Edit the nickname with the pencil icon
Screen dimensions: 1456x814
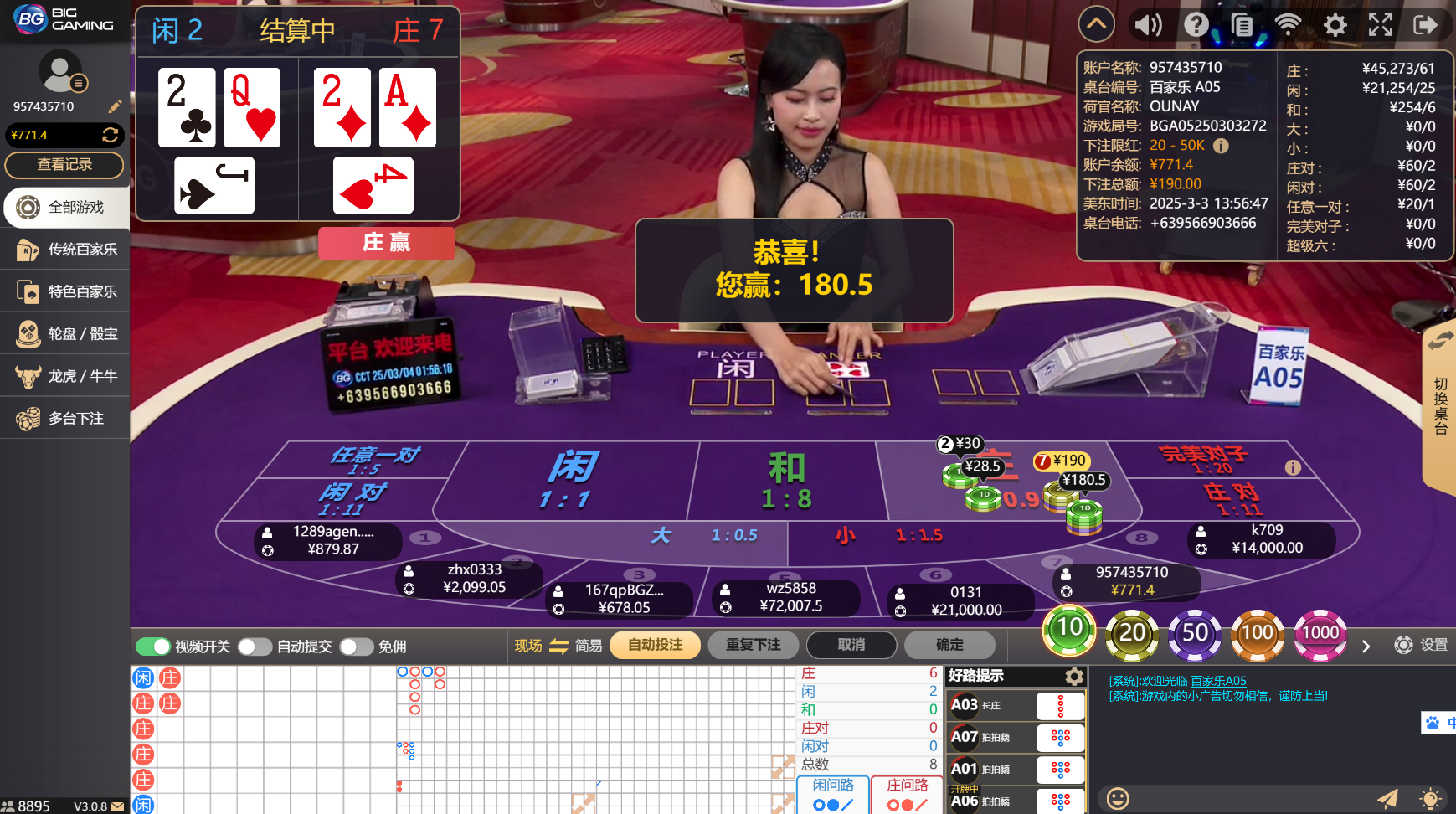point(115,106)
